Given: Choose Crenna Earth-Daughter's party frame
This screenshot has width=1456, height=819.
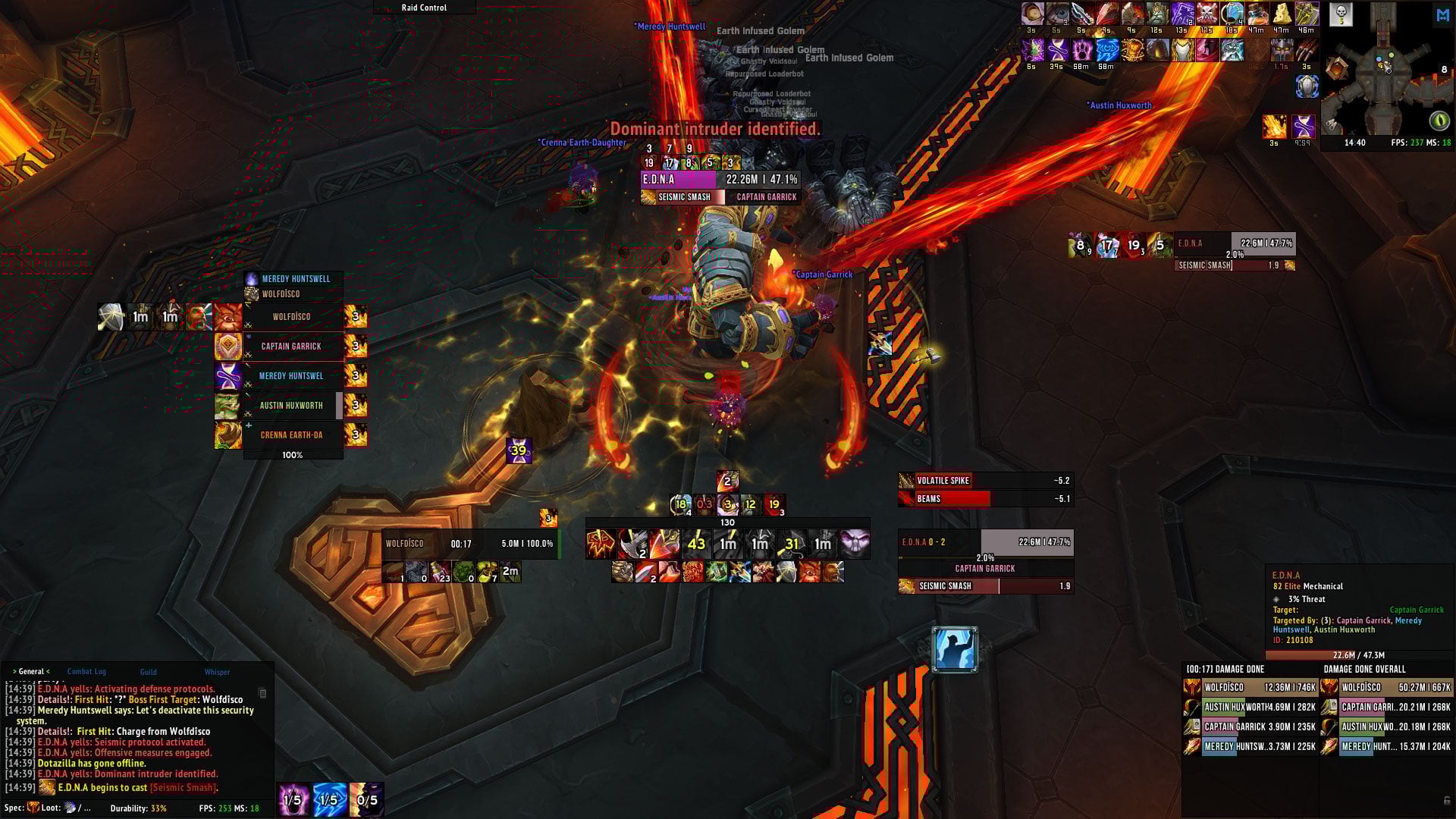Looking at the screenshot, I should (x=292, y=435).
